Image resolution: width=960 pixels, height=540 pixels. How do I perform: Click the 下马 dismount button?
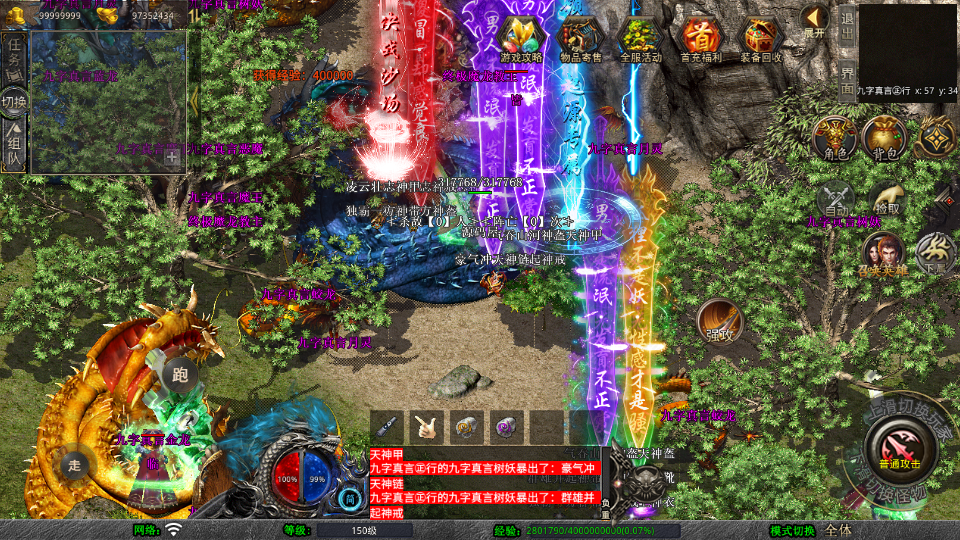click(x=936, y=252)
